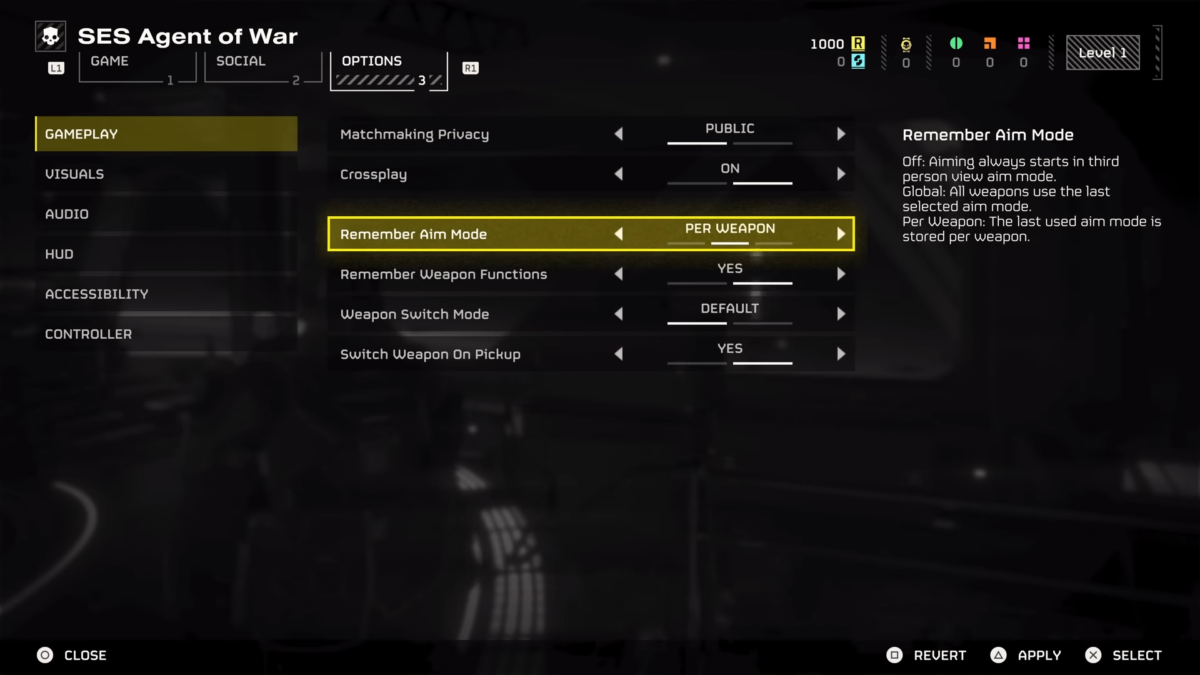Click right arrow on Weapon Switch Mode
This screenshot has width=1200, height=675.
[x=841, y=314]
